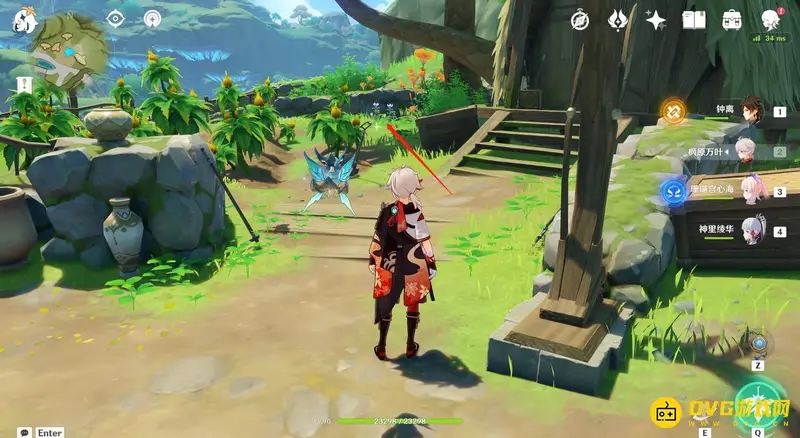Activate 珊瑚宫心海's blue Hydro burst icon
The width and height of the screenshot is (800, 438).
[x=673, y=190]
